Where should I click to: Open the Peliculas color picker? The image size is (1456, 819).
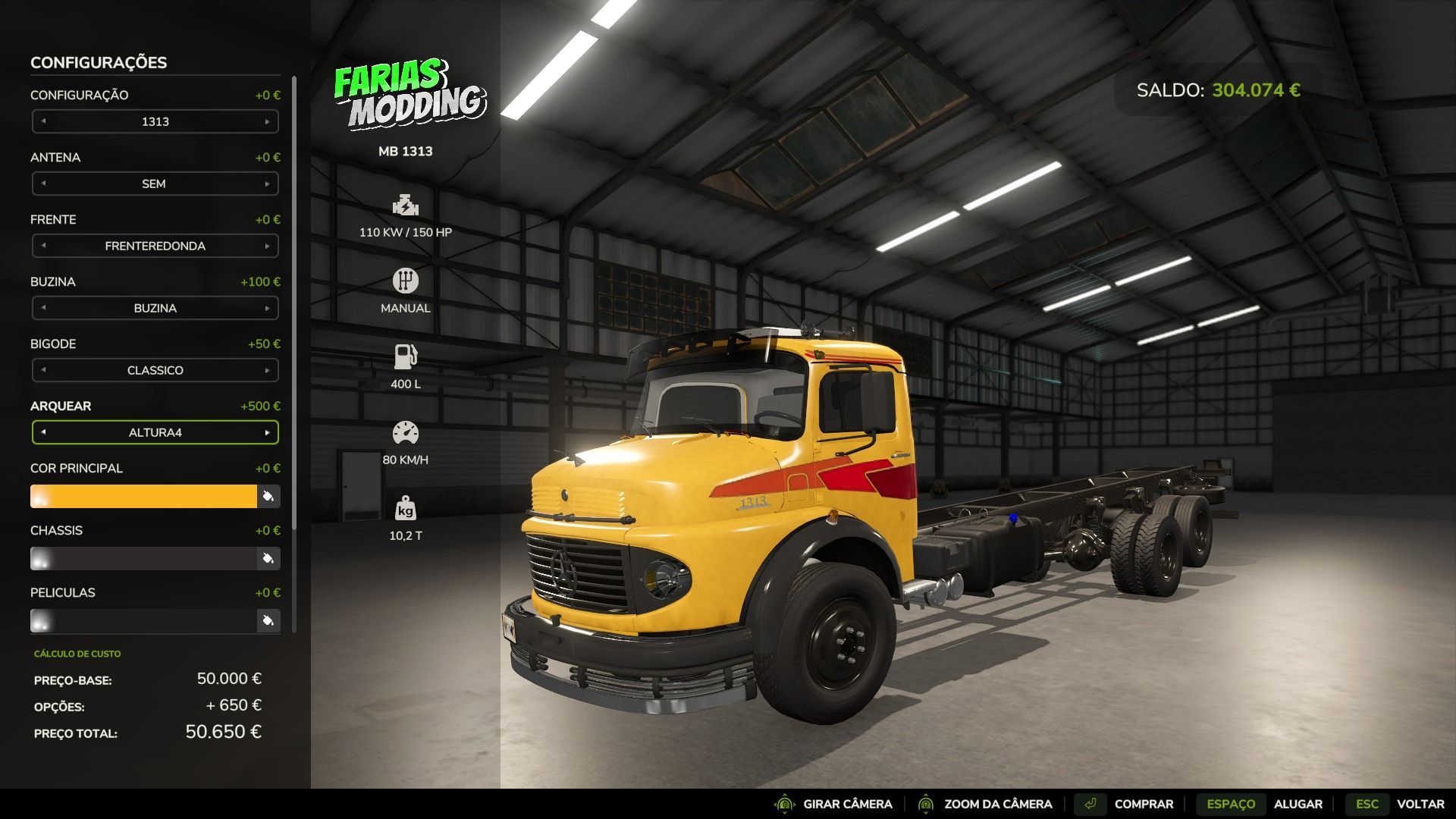268,621
